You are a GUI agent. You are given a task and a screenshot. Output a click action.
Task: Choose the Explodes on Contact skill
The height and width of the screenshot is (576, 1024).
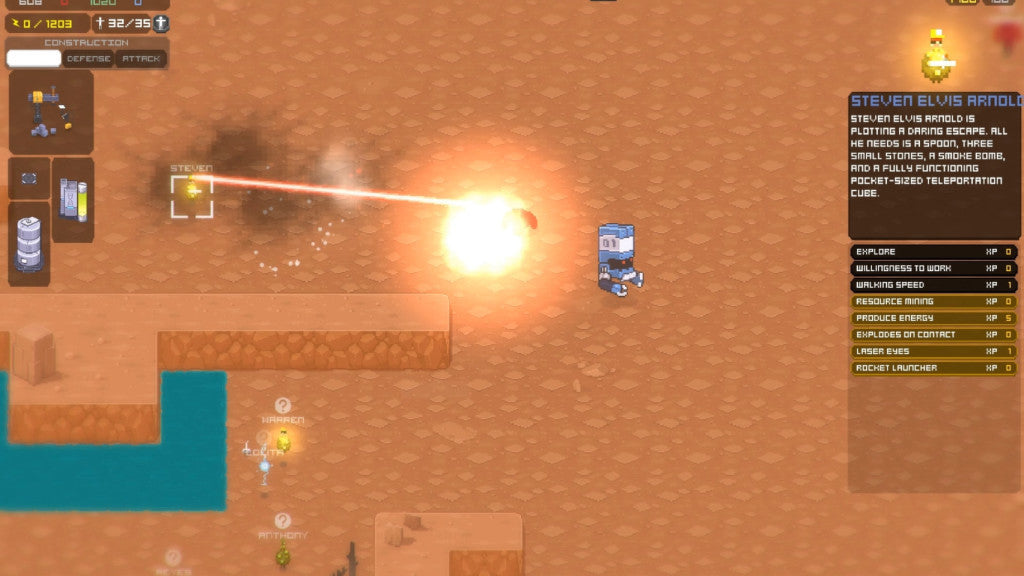click(933, 334)
